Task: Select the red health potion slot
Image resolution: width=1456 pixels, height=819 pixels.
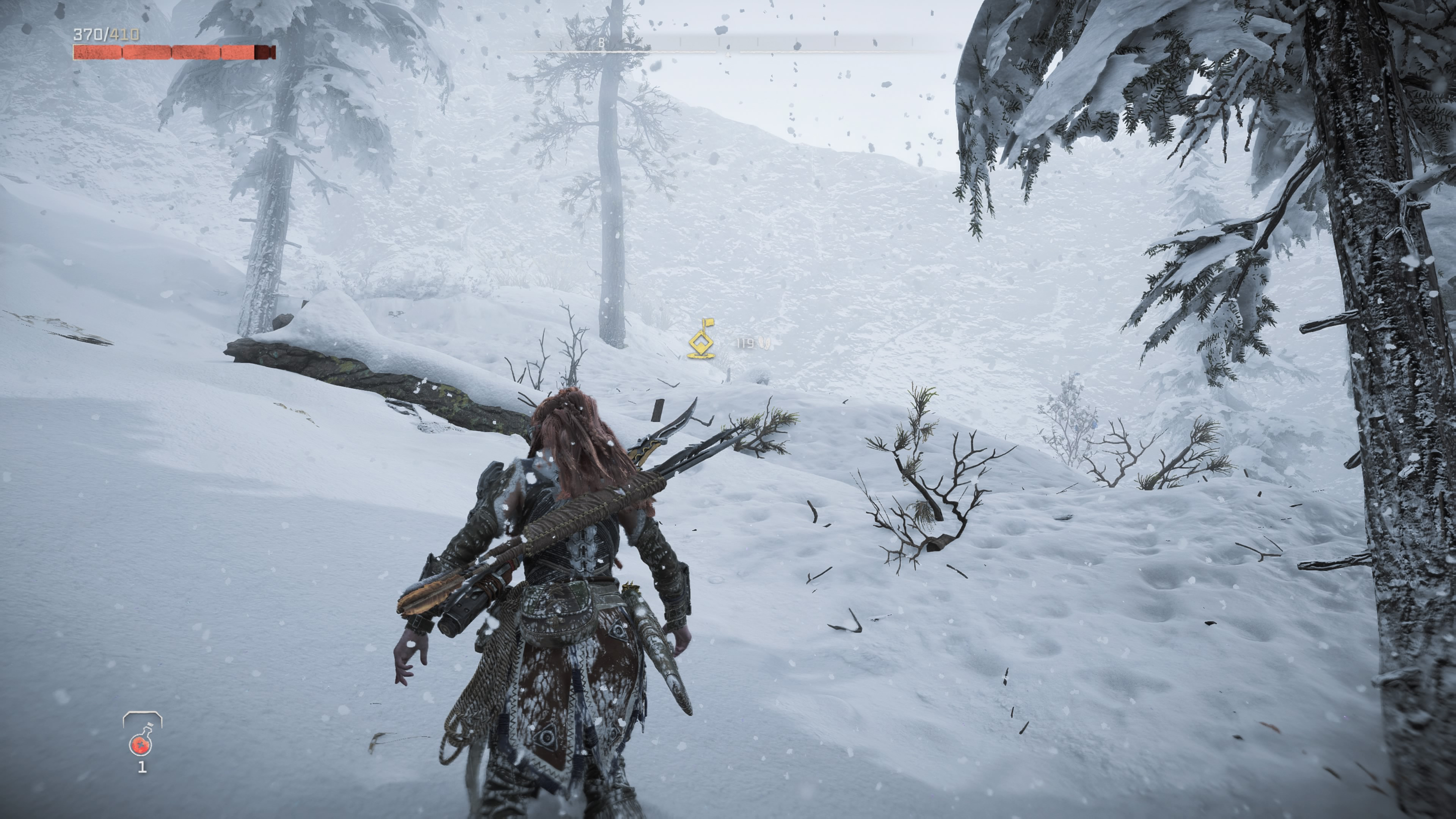Action: click(x=141, y=742)
